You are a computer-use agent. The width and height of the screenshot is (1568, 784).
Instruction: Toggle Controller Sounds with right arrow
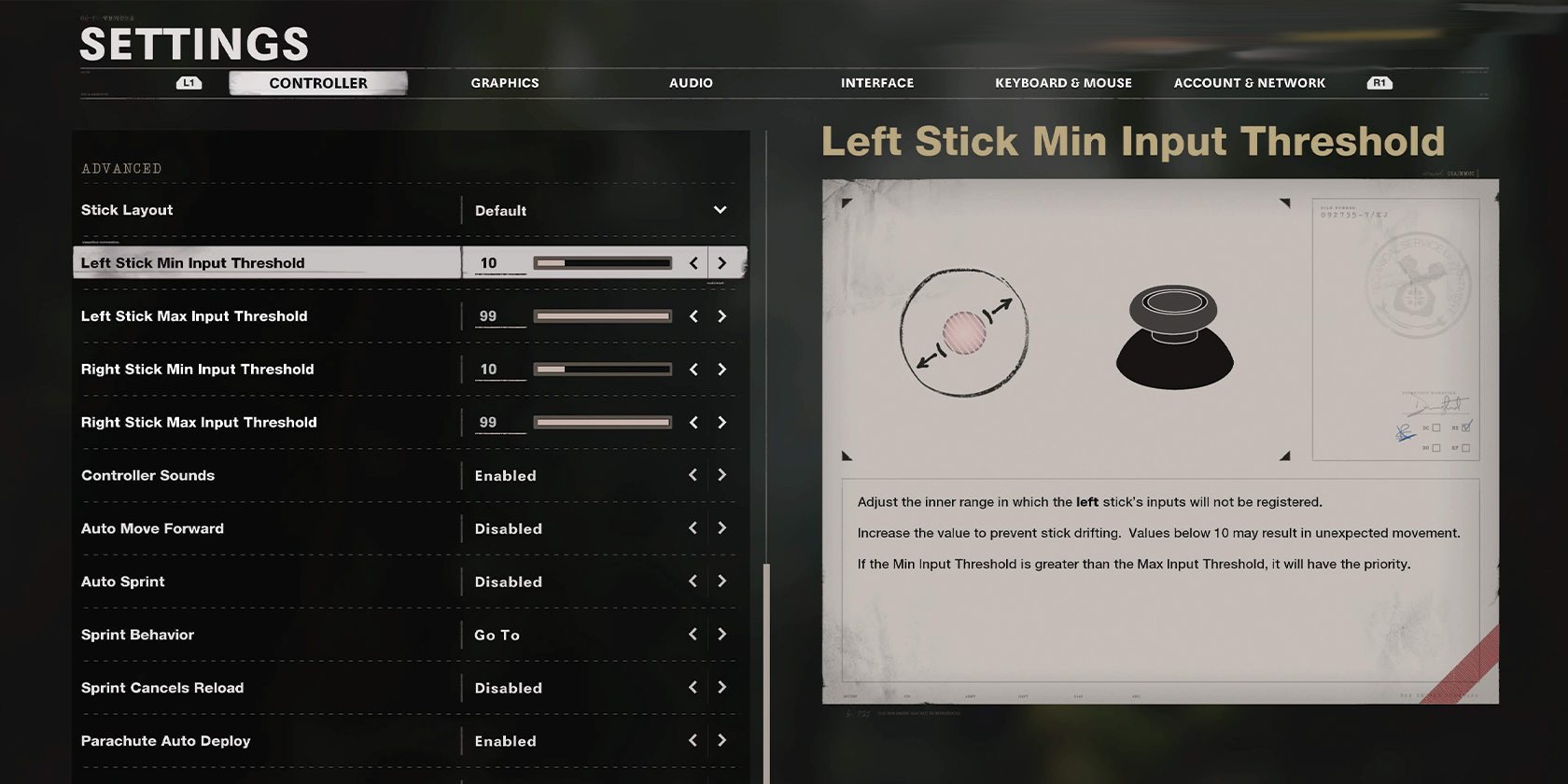pos(721,475)
